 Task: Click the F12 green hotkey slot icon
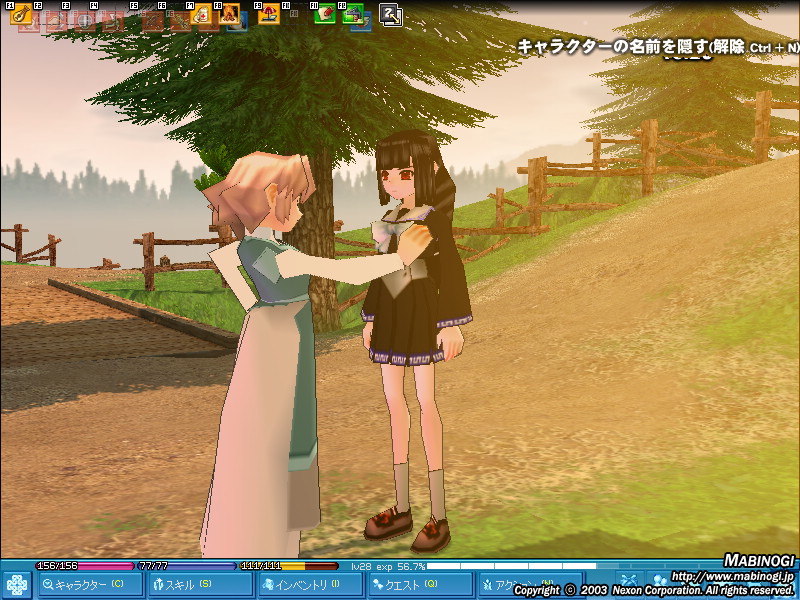[x=353, y=14]
